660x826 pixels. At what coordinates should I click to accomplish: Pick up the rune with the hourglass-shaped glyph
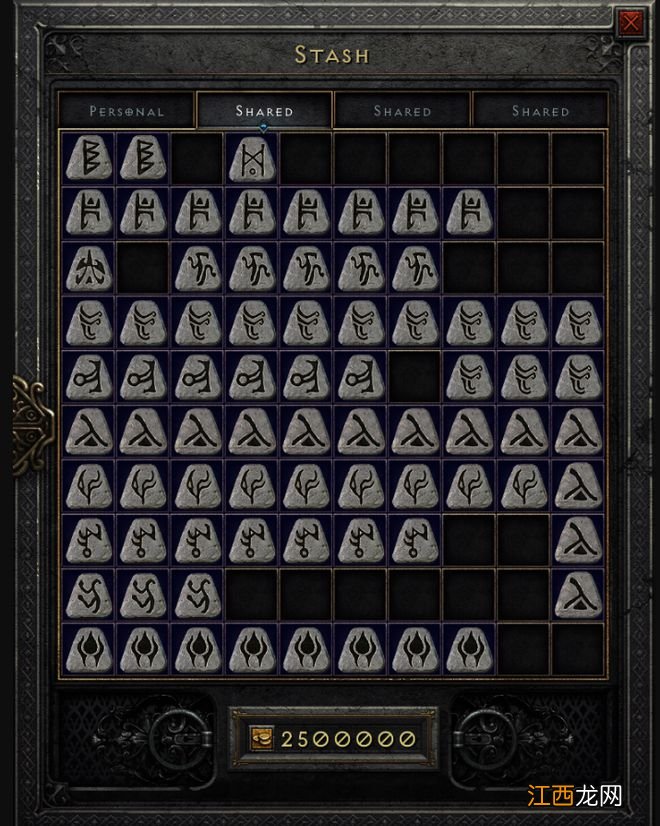(x=251, y=158)
